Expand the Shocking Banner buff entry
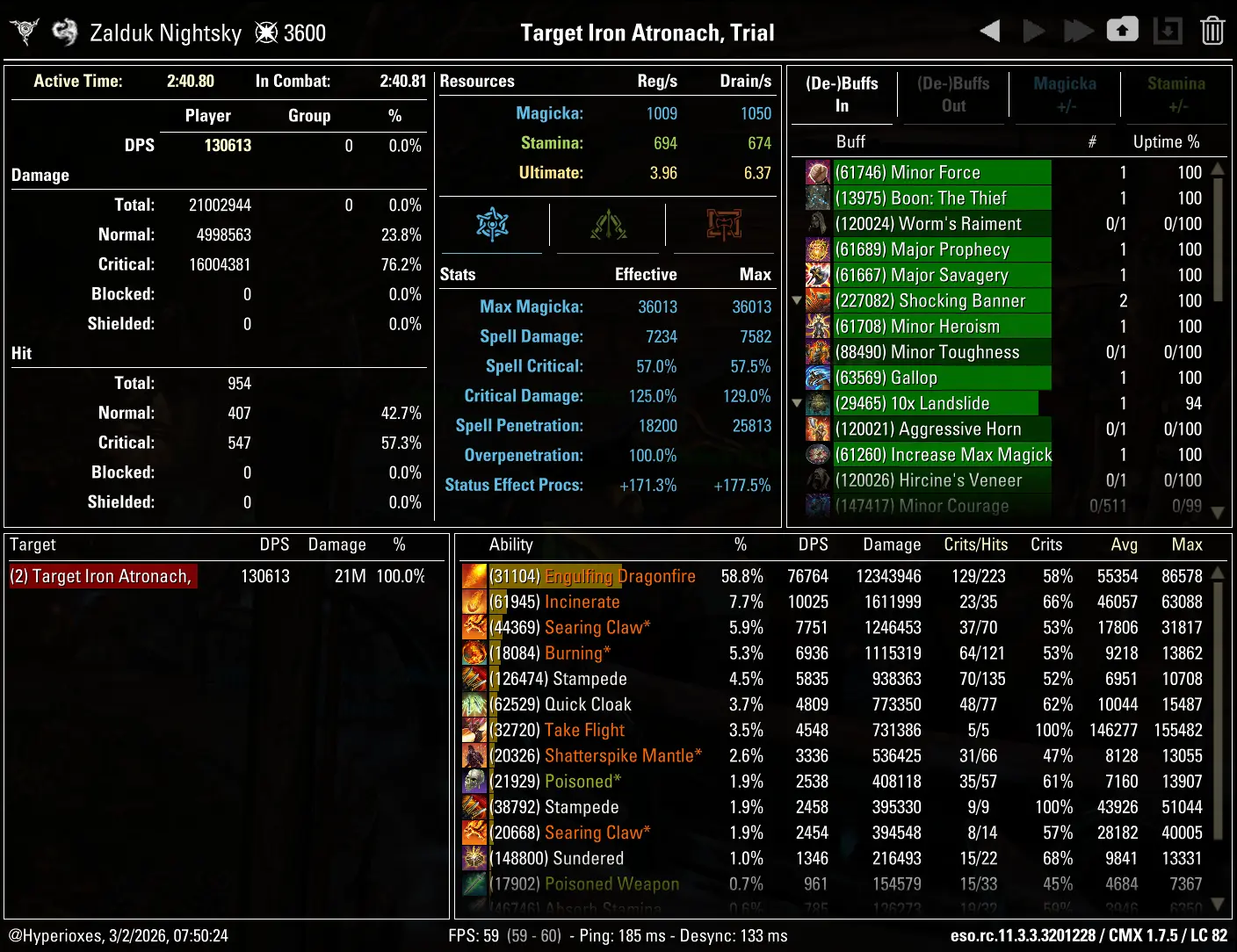 point(797,300)
